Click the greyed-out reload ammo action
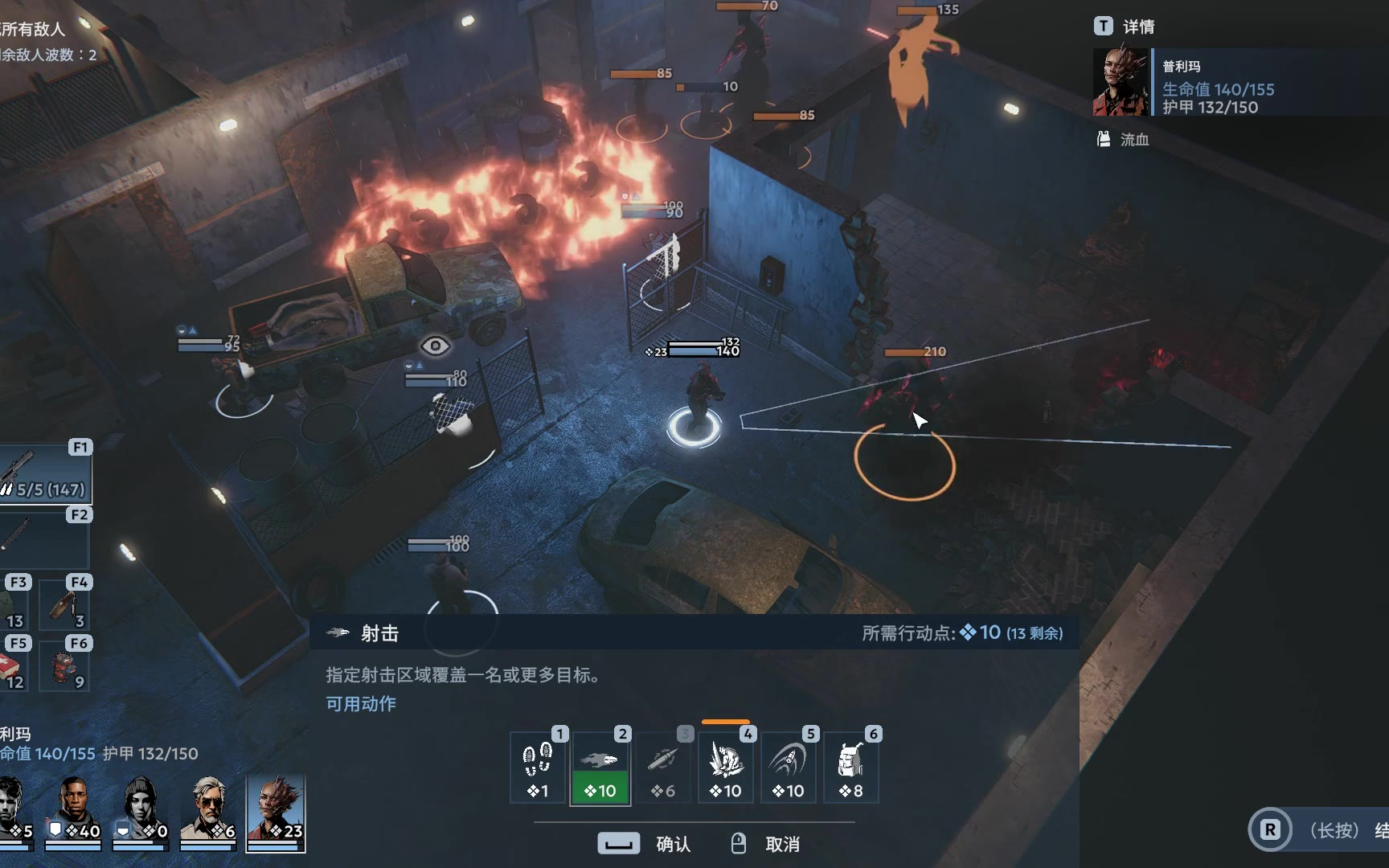The image size is (1389, 868). click(663, 767)
